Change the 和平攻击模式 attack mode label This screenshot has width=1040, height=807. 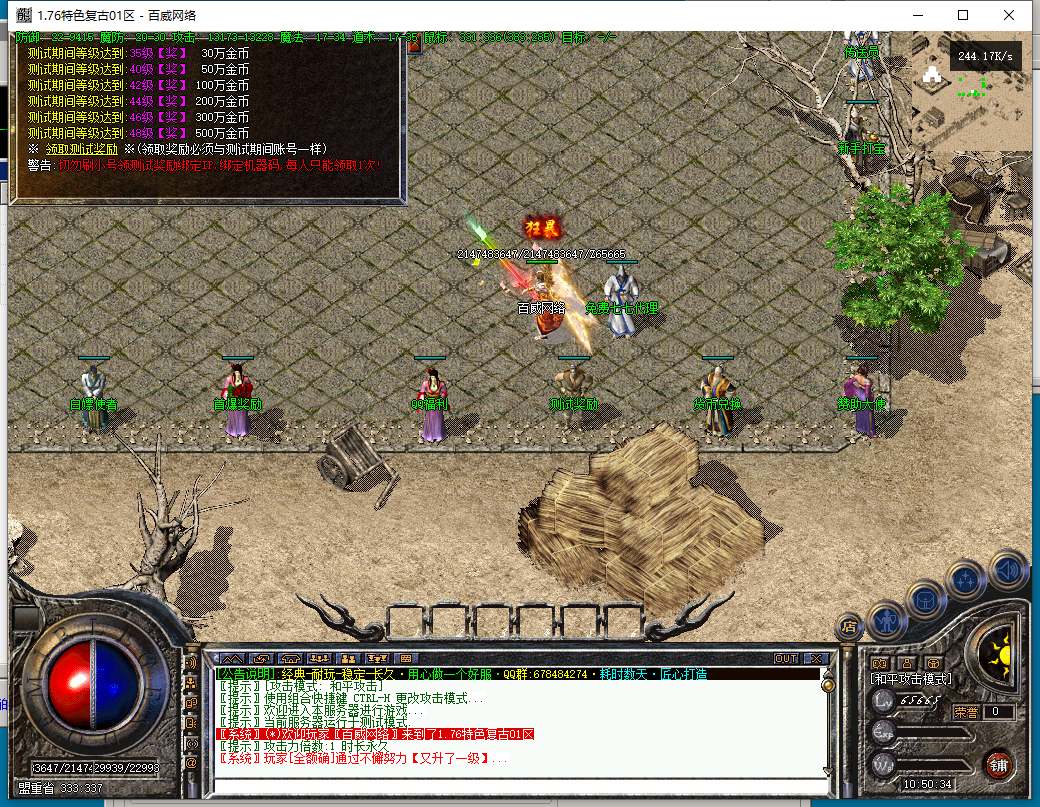pyautogui.click(x=910, y=680)
